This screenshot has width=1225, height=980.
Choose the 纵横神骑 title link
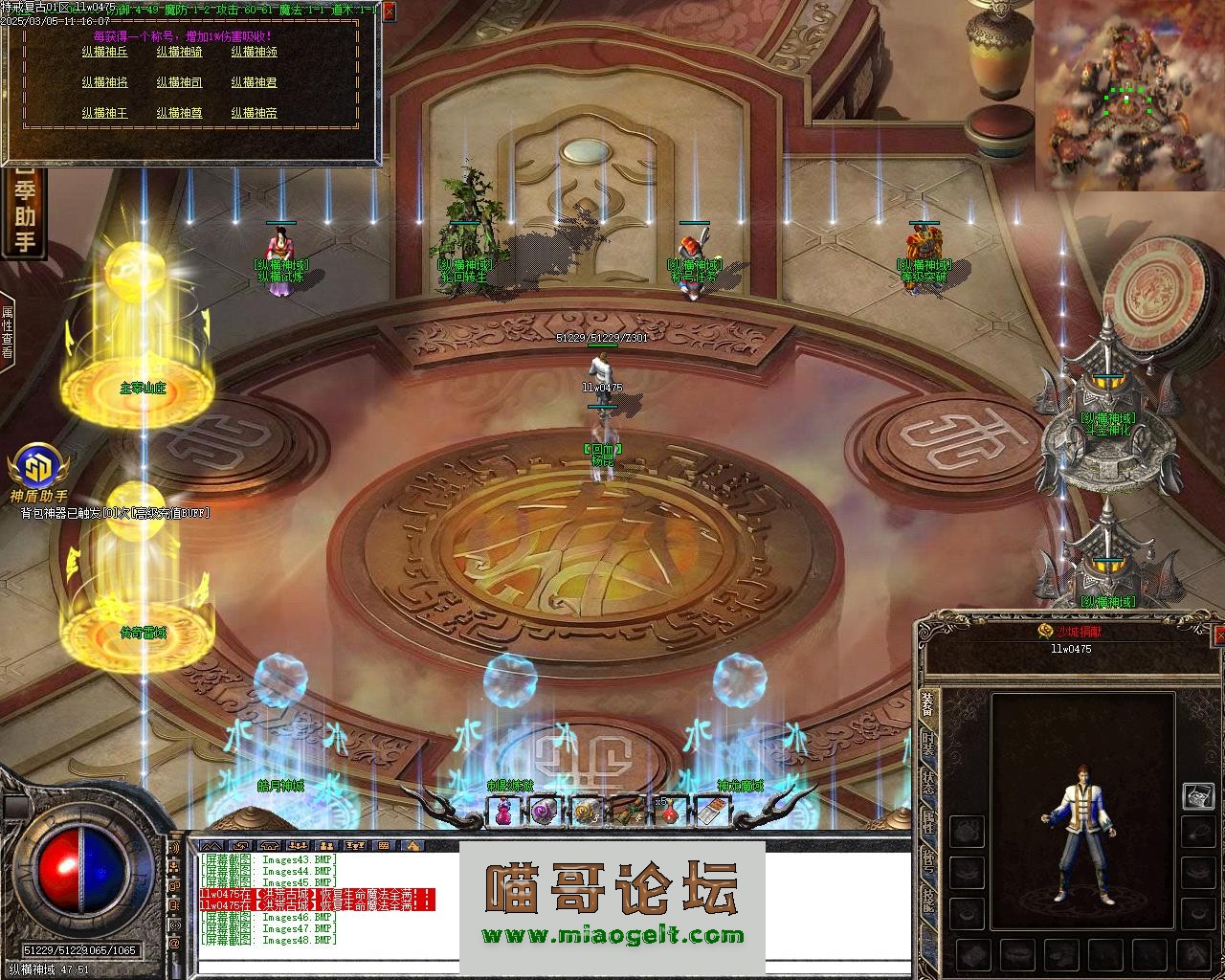[x=179, y=52]
